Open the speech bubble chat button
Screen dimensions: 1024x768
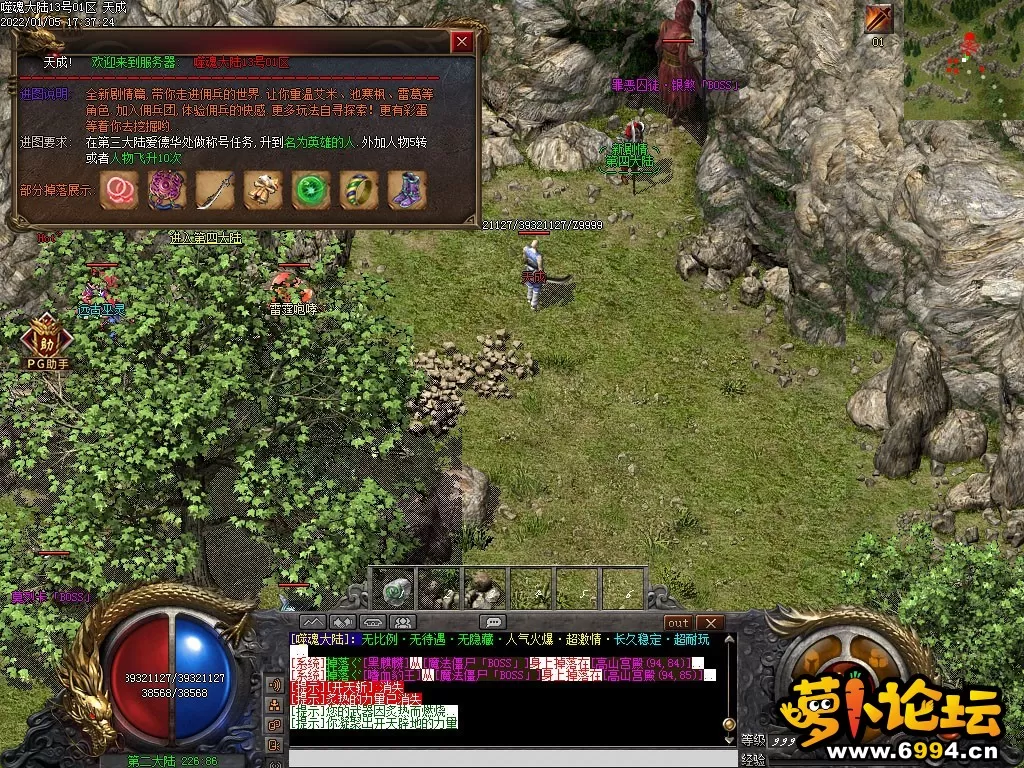[x=491, y=622]
